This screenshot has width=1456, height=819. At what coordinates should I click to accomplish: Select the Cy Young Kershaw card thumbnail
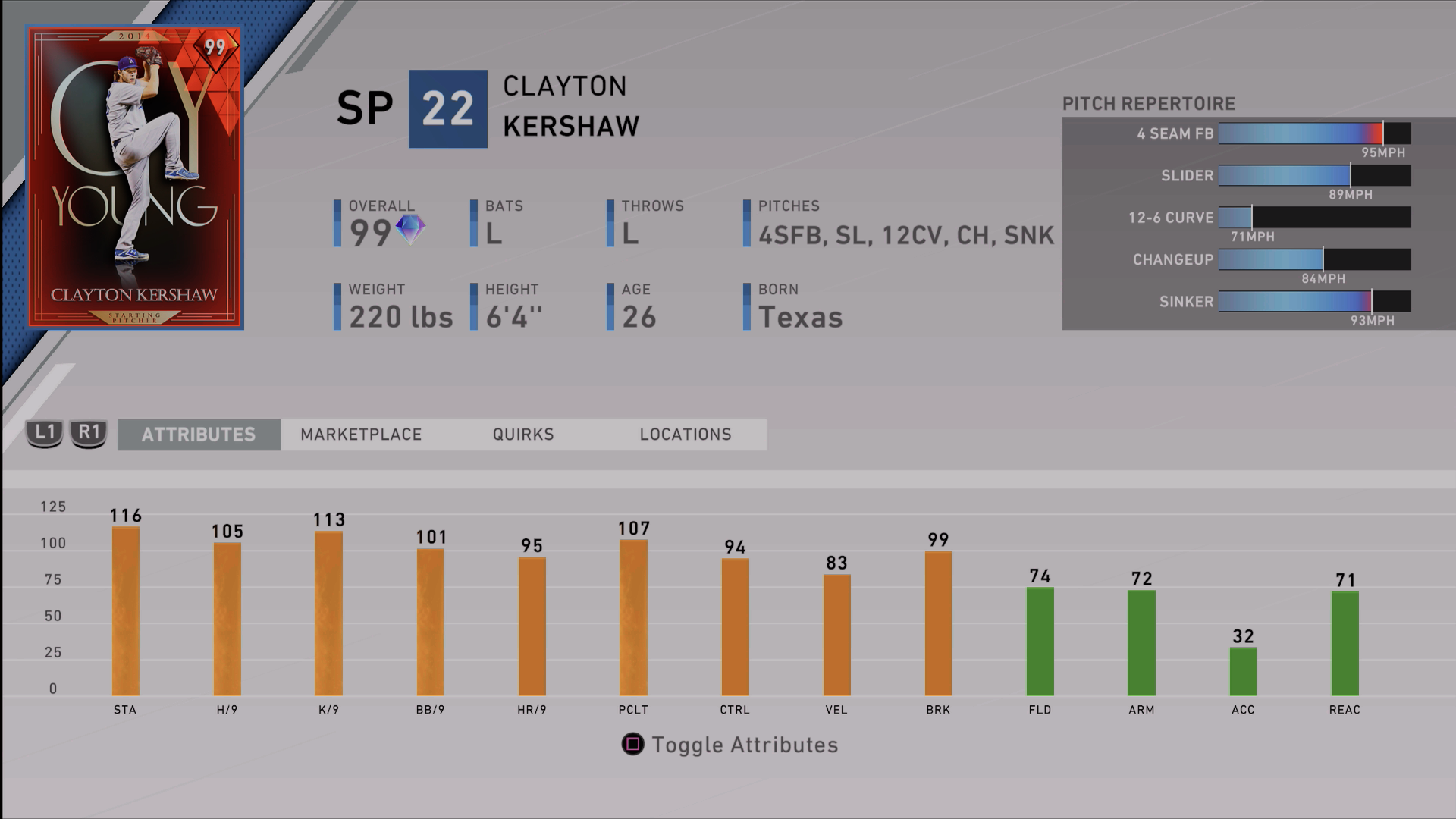point(135,177)
